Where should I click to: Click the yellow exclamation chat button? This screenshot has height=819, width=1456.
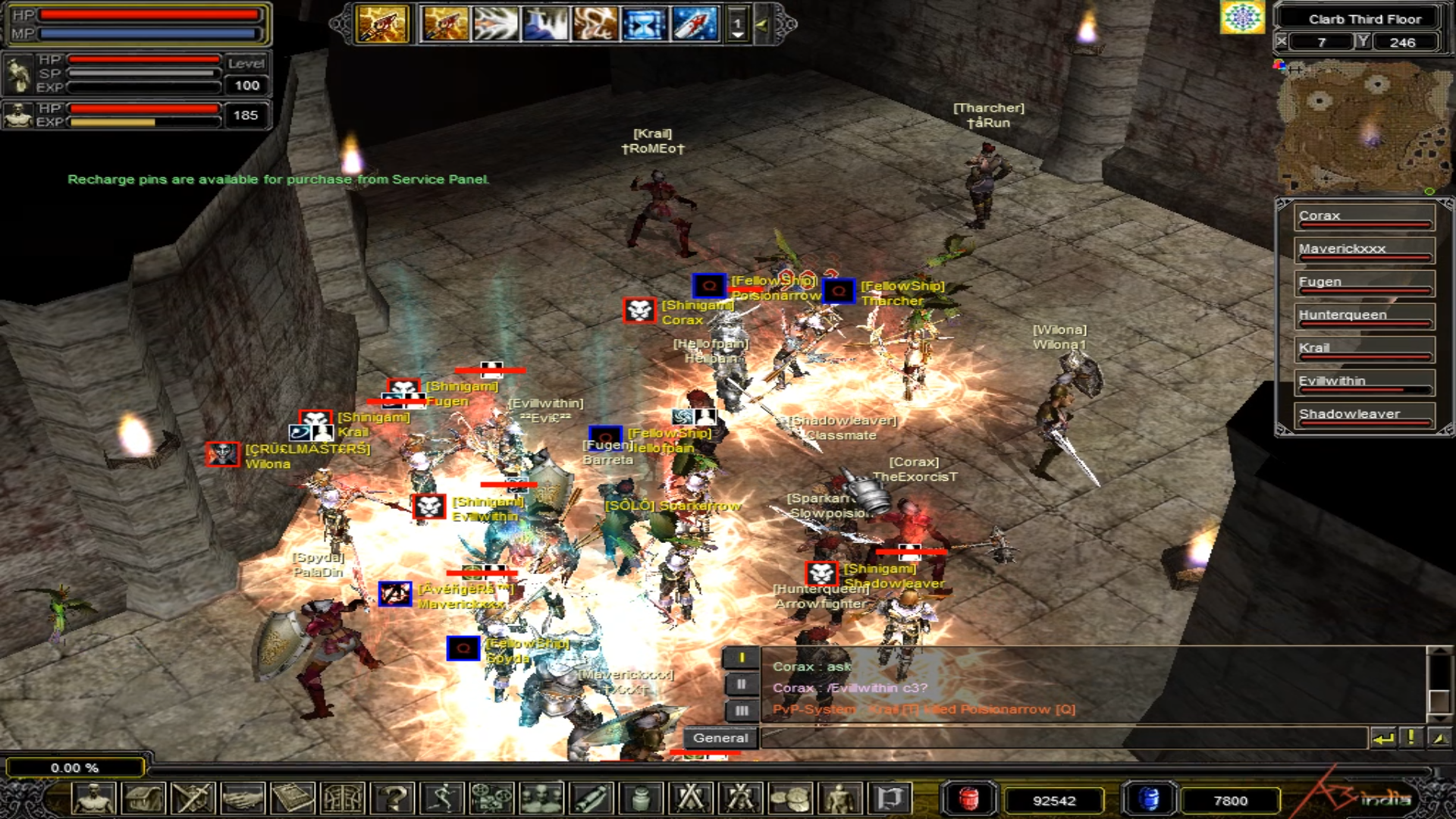[x=1411, y=738]
